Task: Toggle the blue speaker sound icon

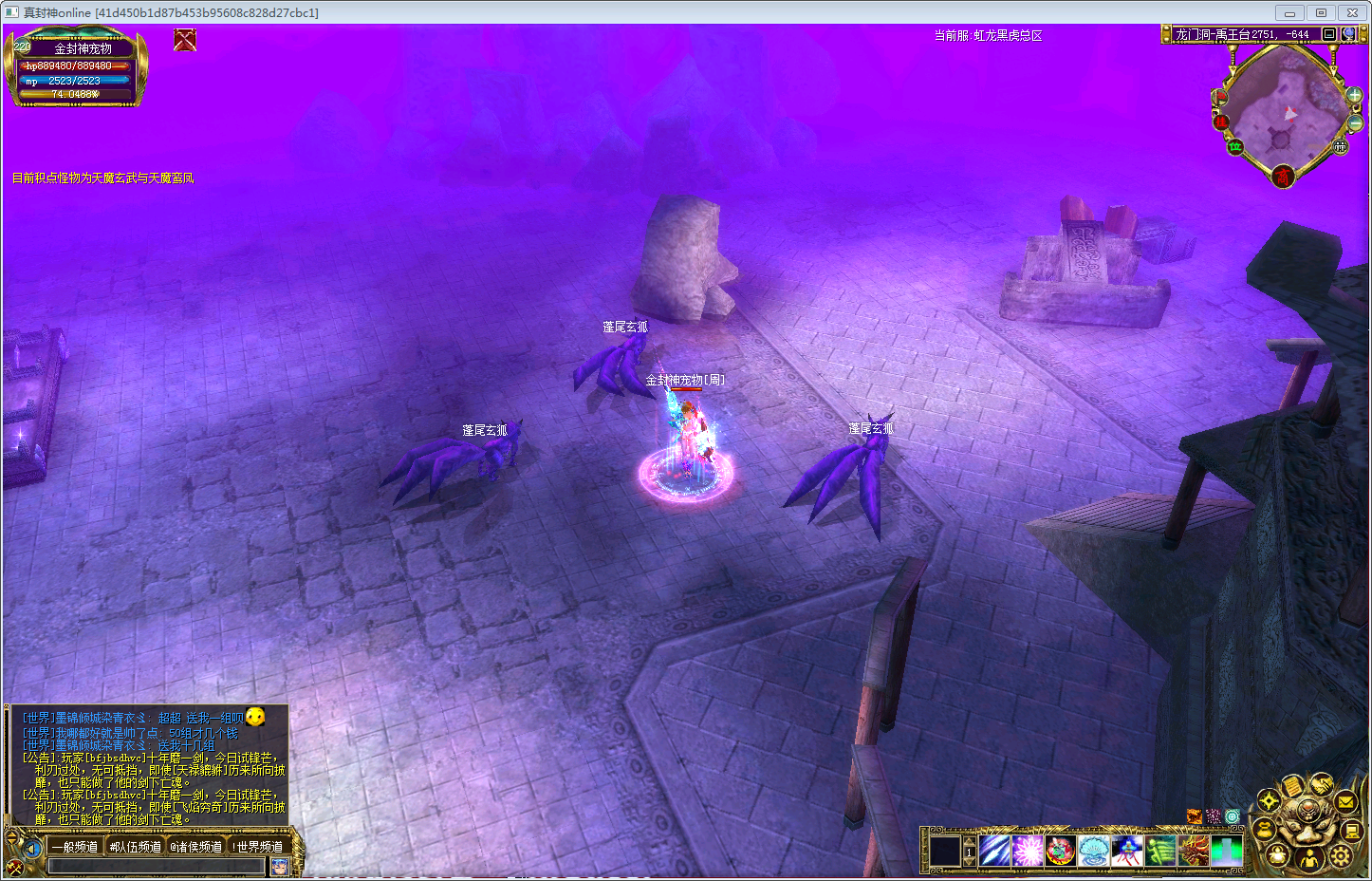Action: [x=32, y=848]
